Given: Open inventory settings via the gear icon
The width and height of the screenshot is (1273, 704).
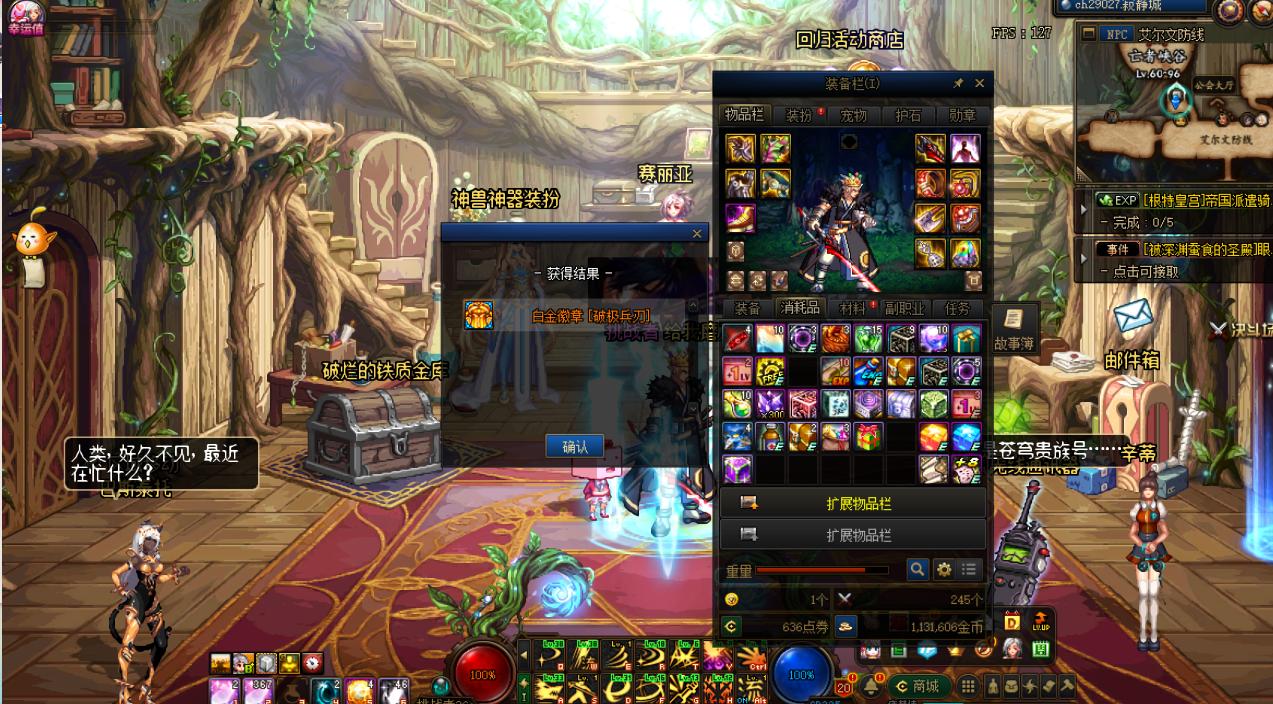Looking at the screenshot, I should point(943,569).
